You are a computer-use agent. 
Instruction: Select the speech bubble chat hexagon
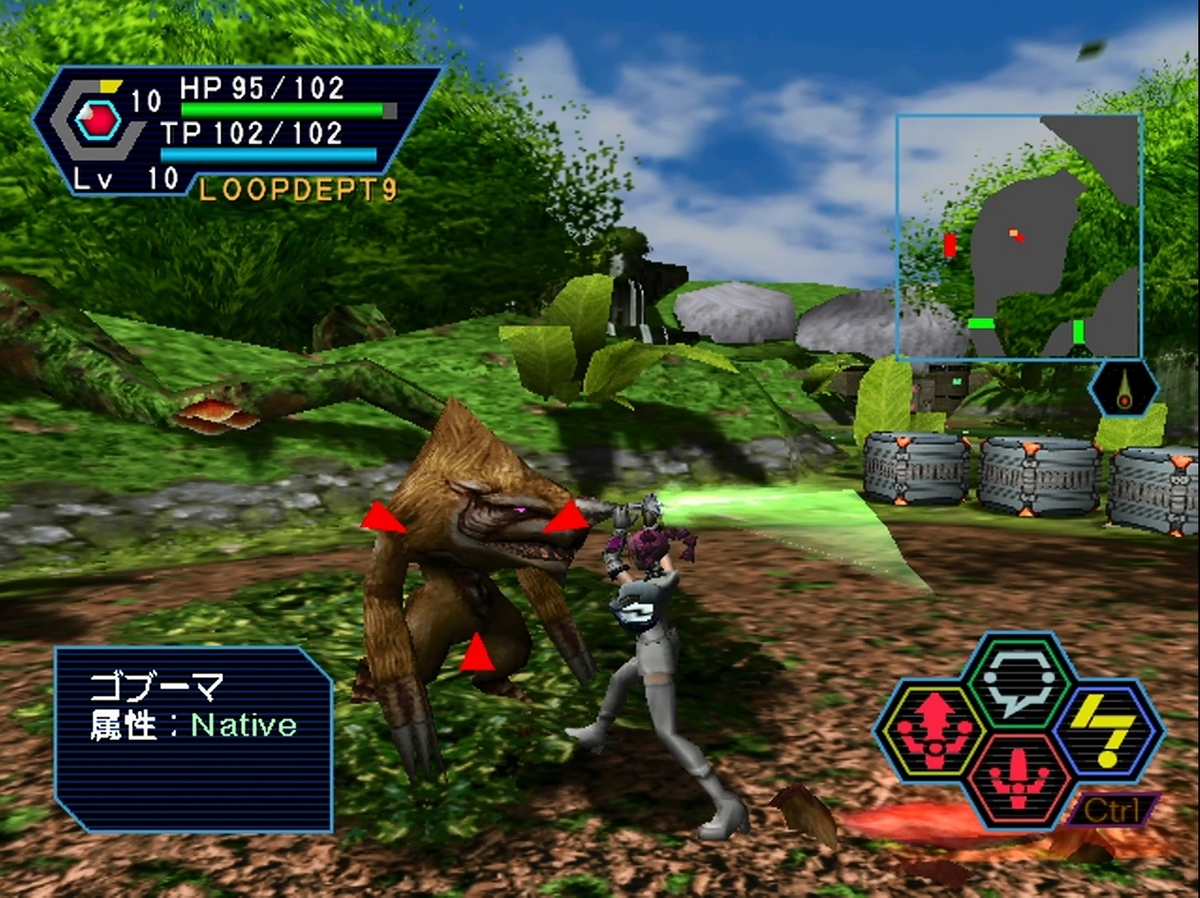pyautogui.click(x=1019, y=682)
